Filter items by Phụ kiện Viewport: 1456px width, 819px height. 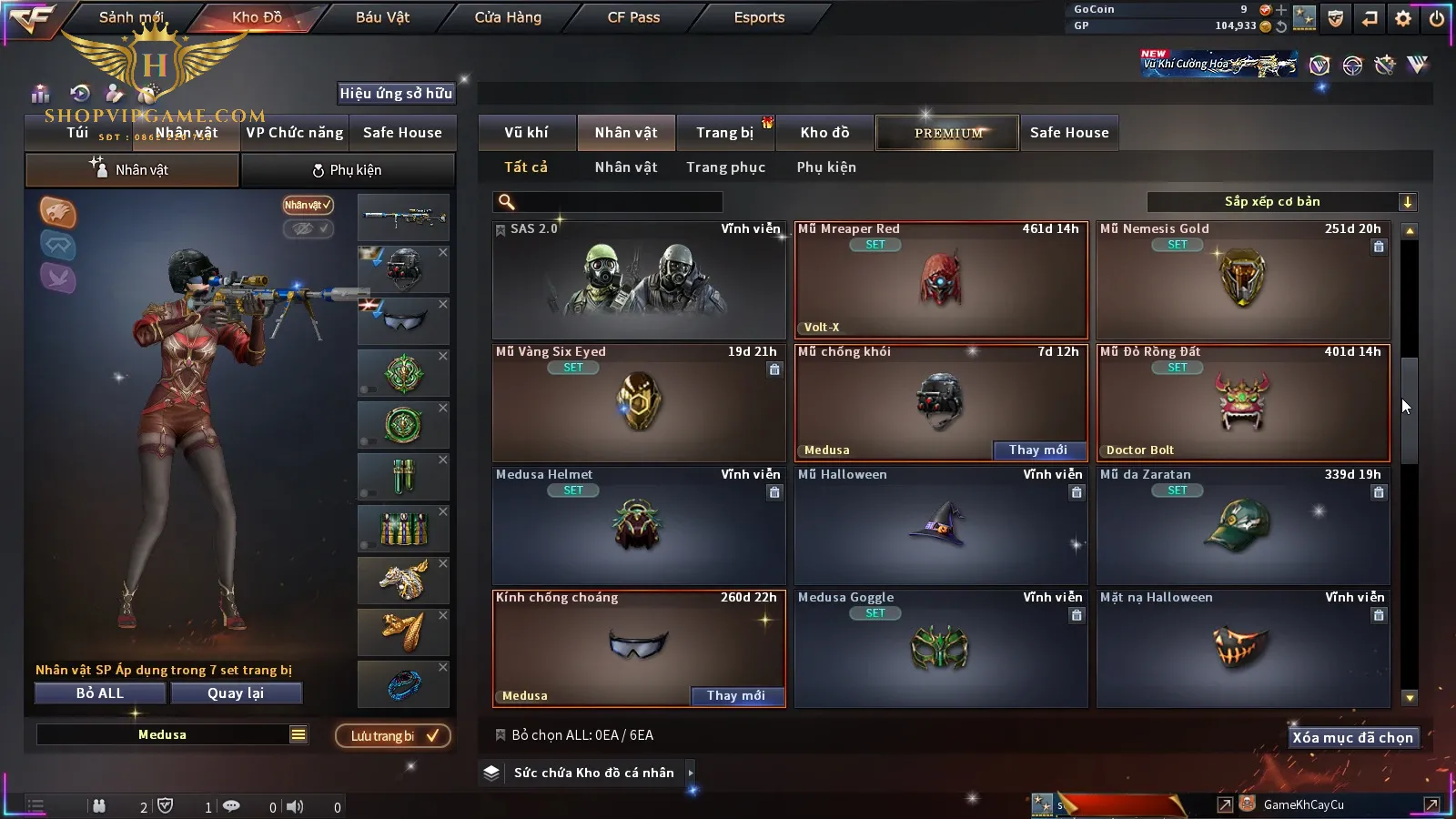826,167
